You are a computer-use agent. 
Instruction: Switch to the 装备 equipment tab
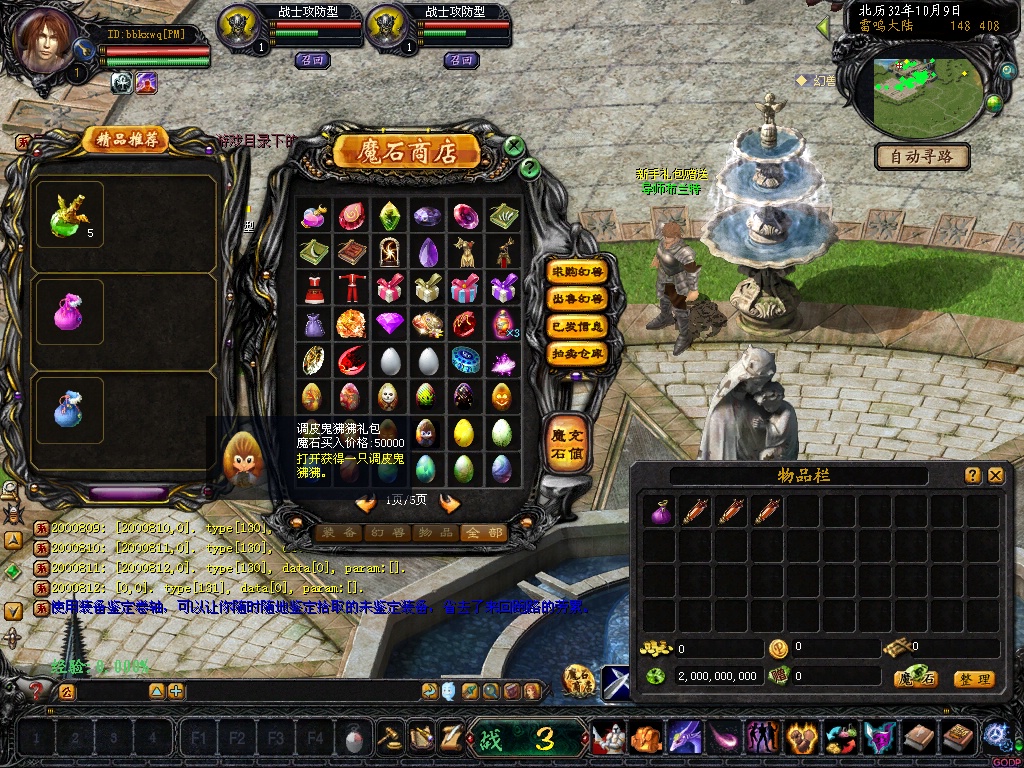coord(339,533)
